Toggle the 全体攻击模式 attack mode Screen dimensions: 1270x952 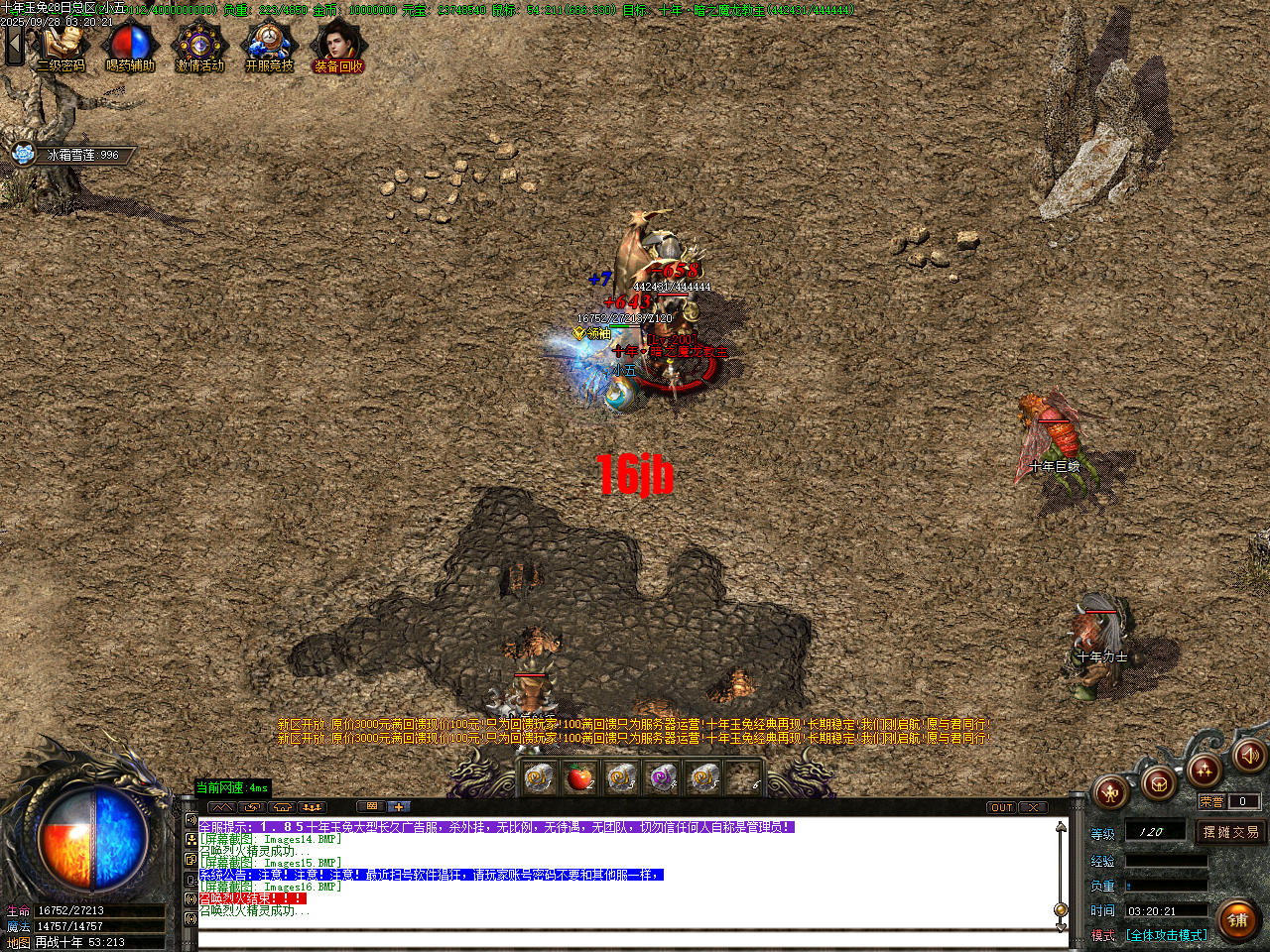1166,934
